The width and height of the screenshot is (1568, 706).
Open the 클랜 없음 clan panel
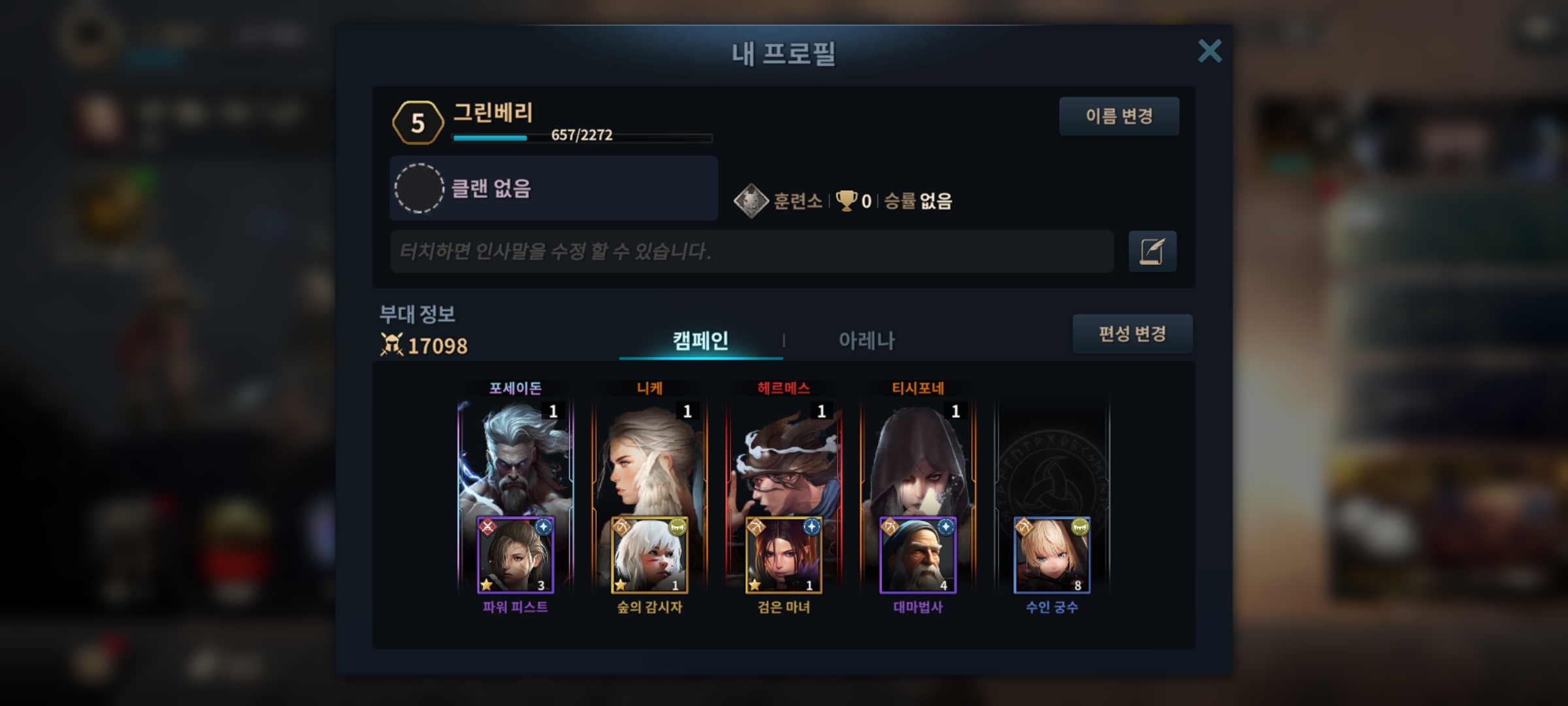pos(553,188)
